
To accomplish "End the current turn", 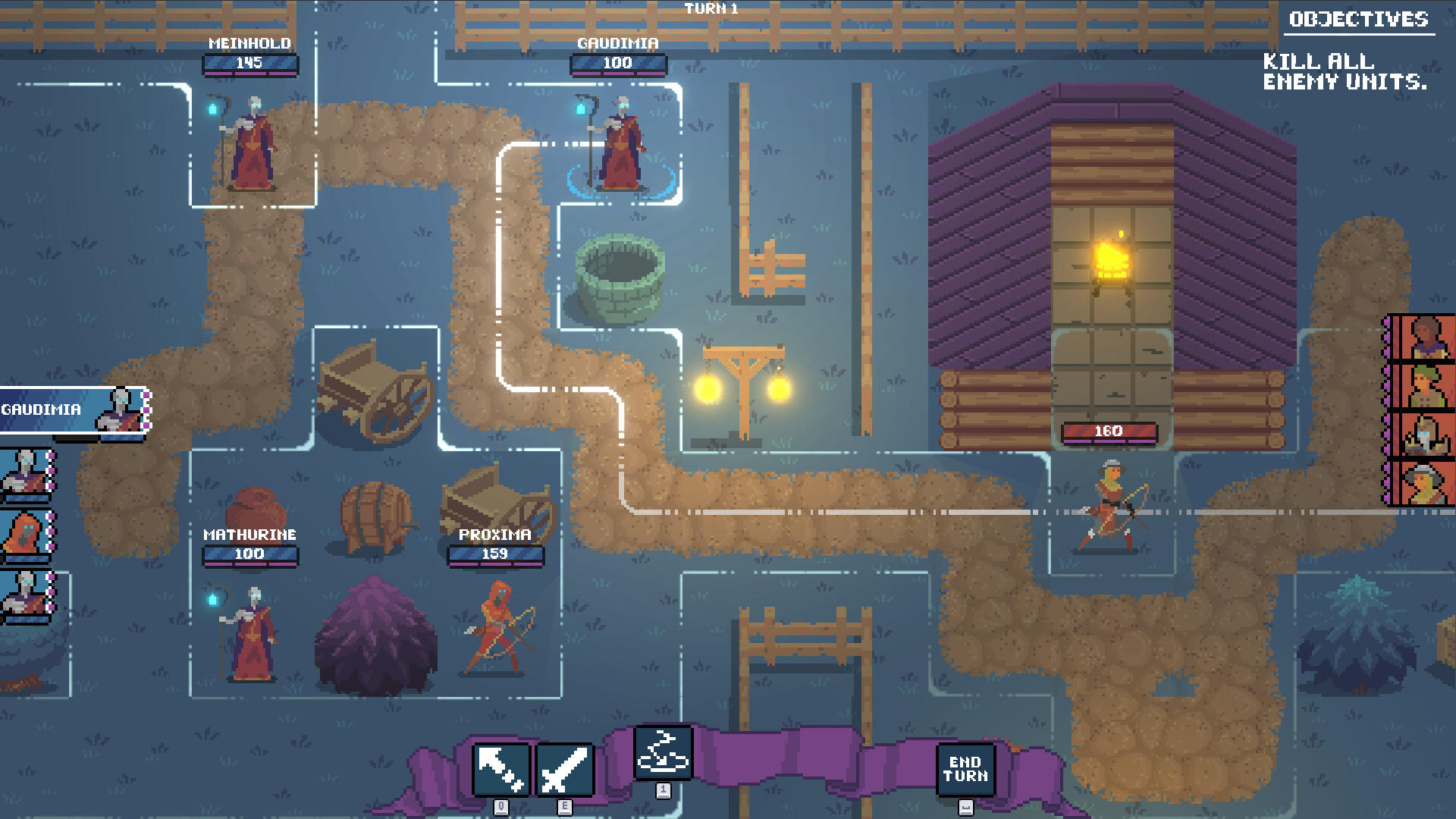I will coord(965,770).
